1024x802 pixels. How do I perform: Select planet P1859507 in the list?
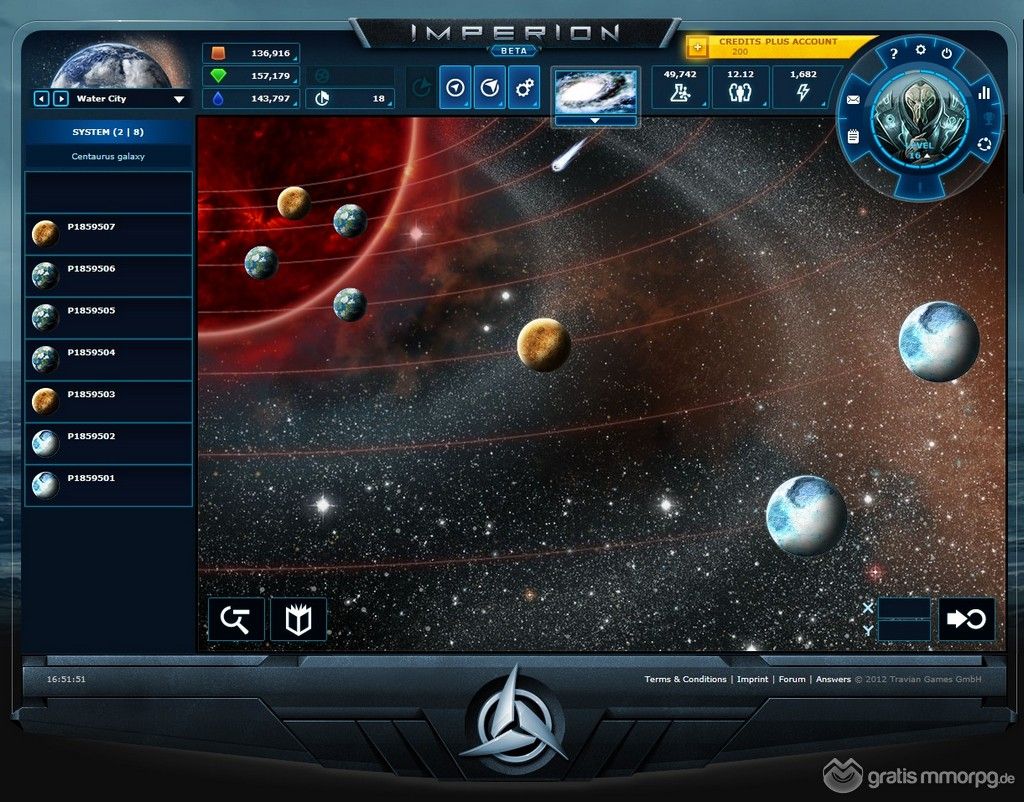(x=108, y=234)
